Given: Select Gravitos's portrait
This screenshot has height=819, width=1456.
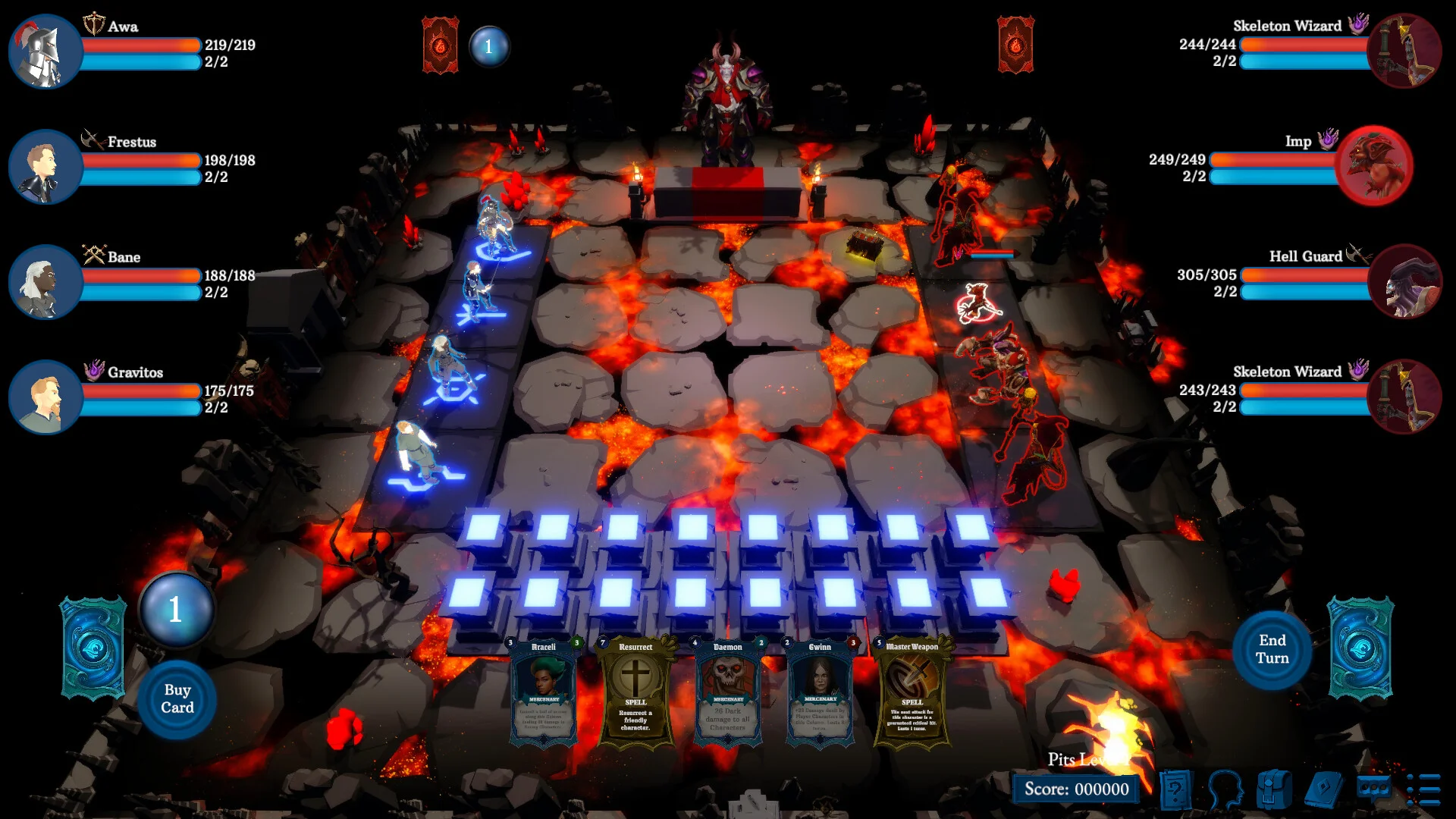Looking at the screenshot, I should (x=45, y=397).
